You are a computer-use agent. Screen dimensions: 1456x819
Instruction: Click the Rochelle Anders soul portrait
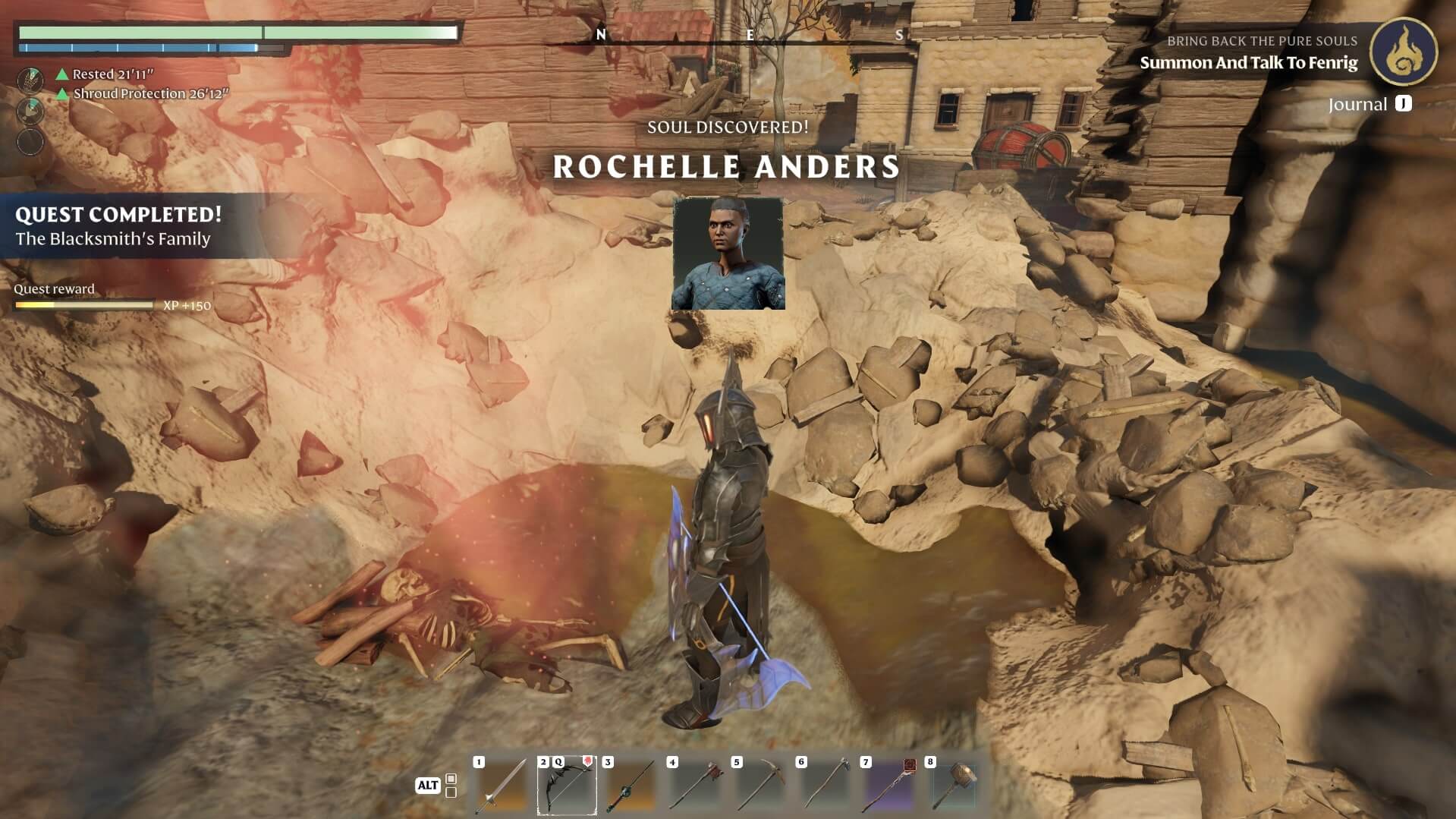[x=728, y=254]
